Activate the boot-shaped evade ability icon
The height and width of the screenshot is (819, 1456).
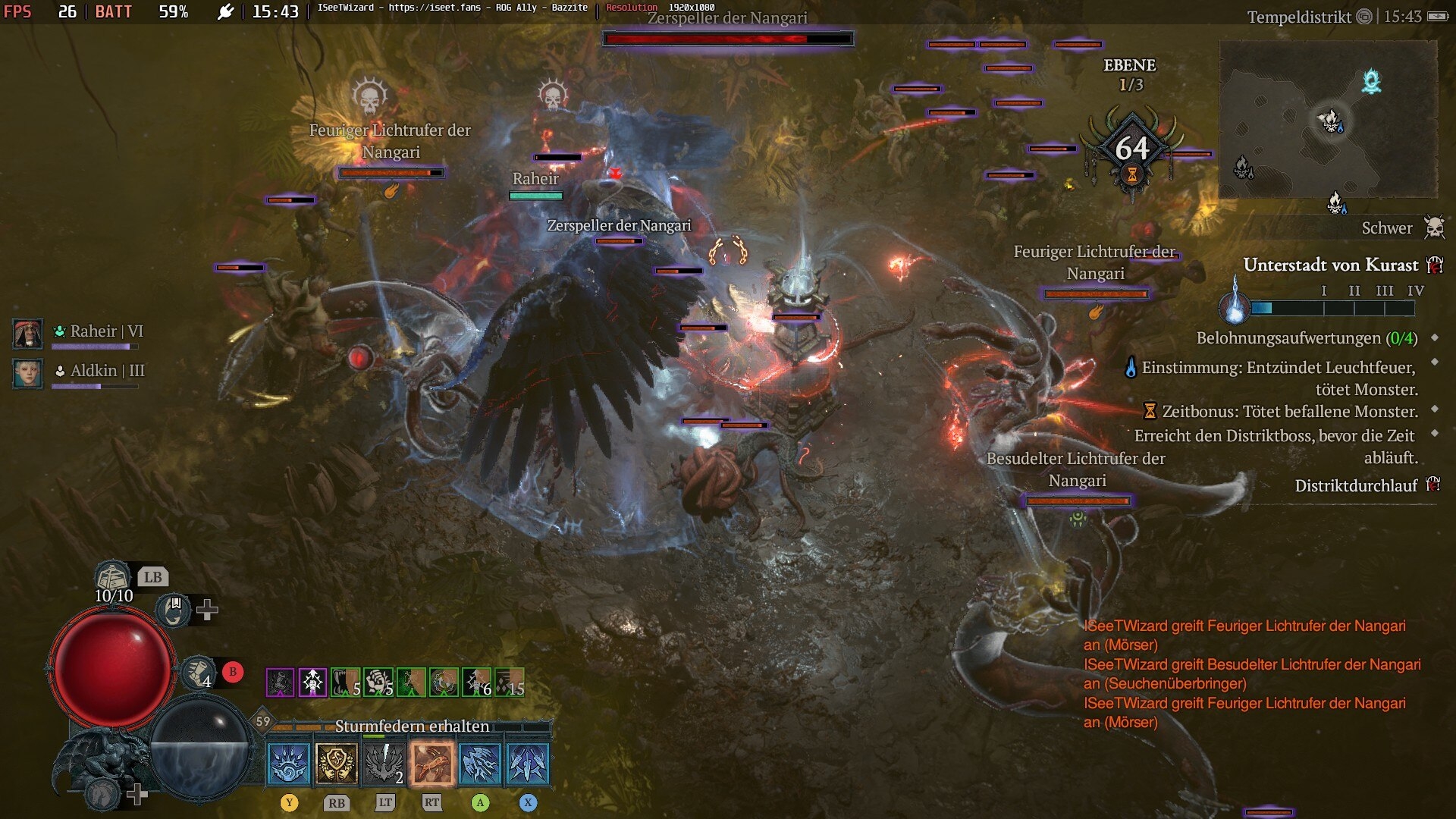[199, 672]
